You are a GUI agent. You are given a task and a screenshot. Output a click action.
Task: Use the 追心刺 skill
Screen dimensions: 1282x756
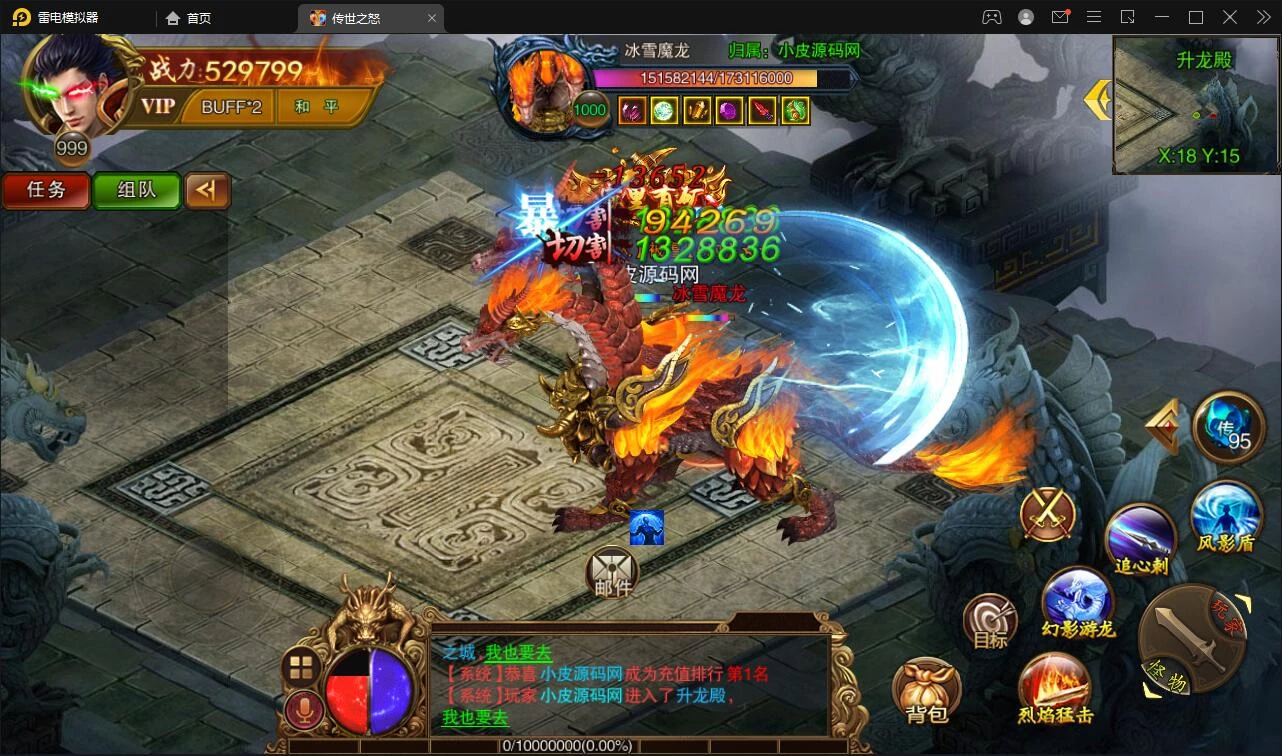1140,540
